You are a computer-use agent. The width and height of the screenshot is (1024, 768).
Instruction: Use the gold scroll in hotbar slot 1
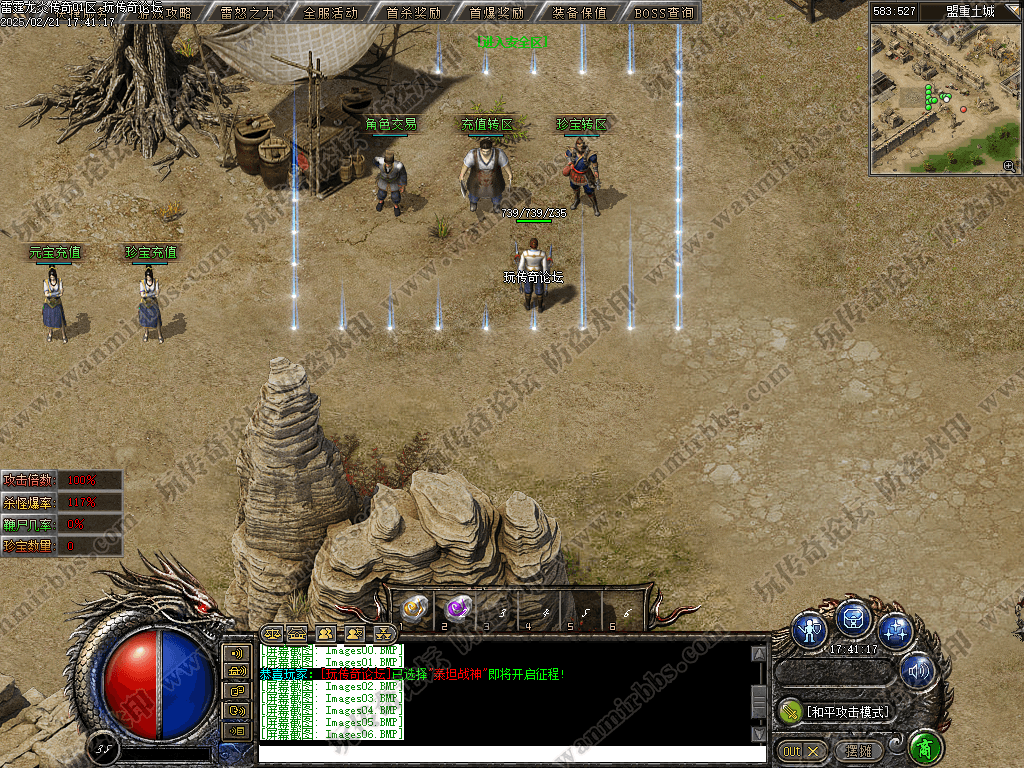click(x=415, y=608)
